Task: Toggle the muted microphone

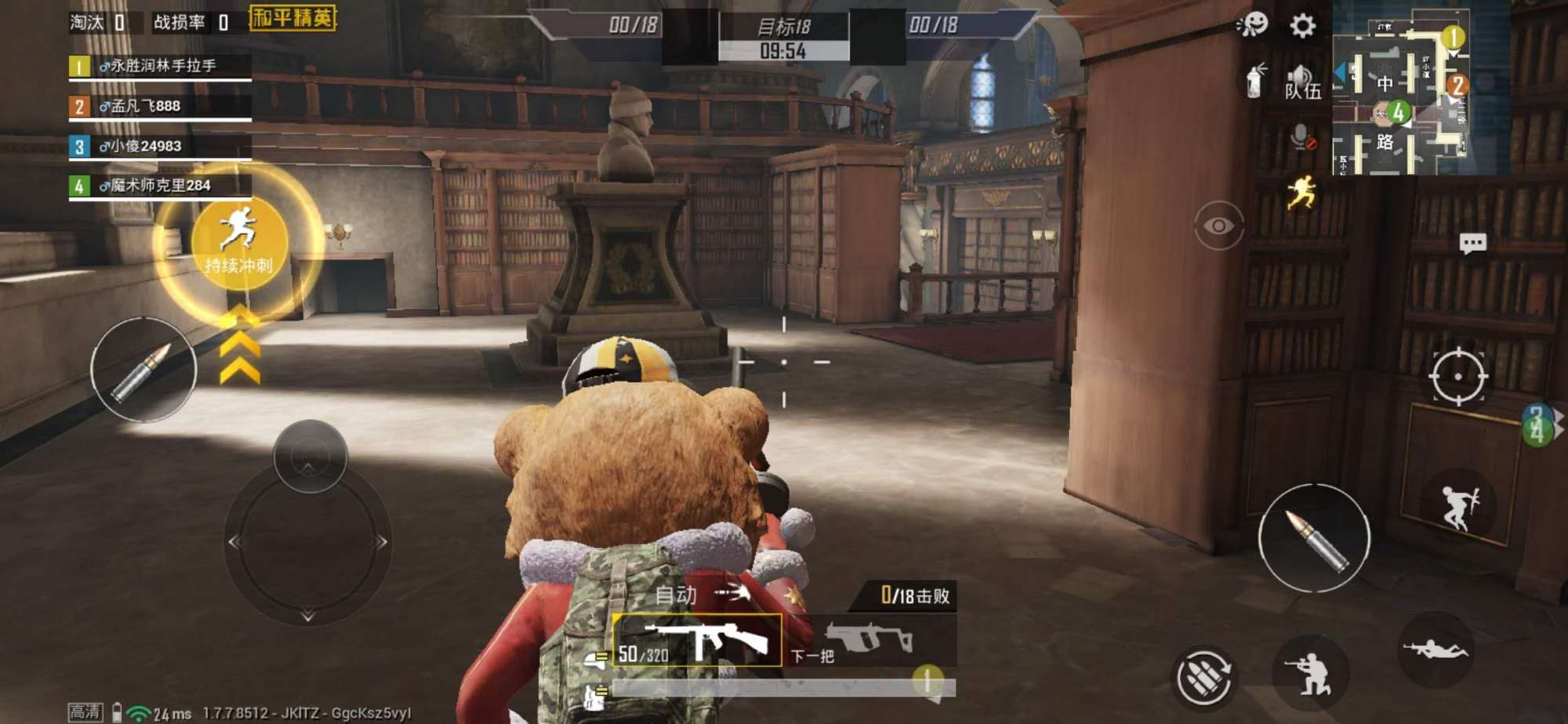Action: (x=1301, y=139)
